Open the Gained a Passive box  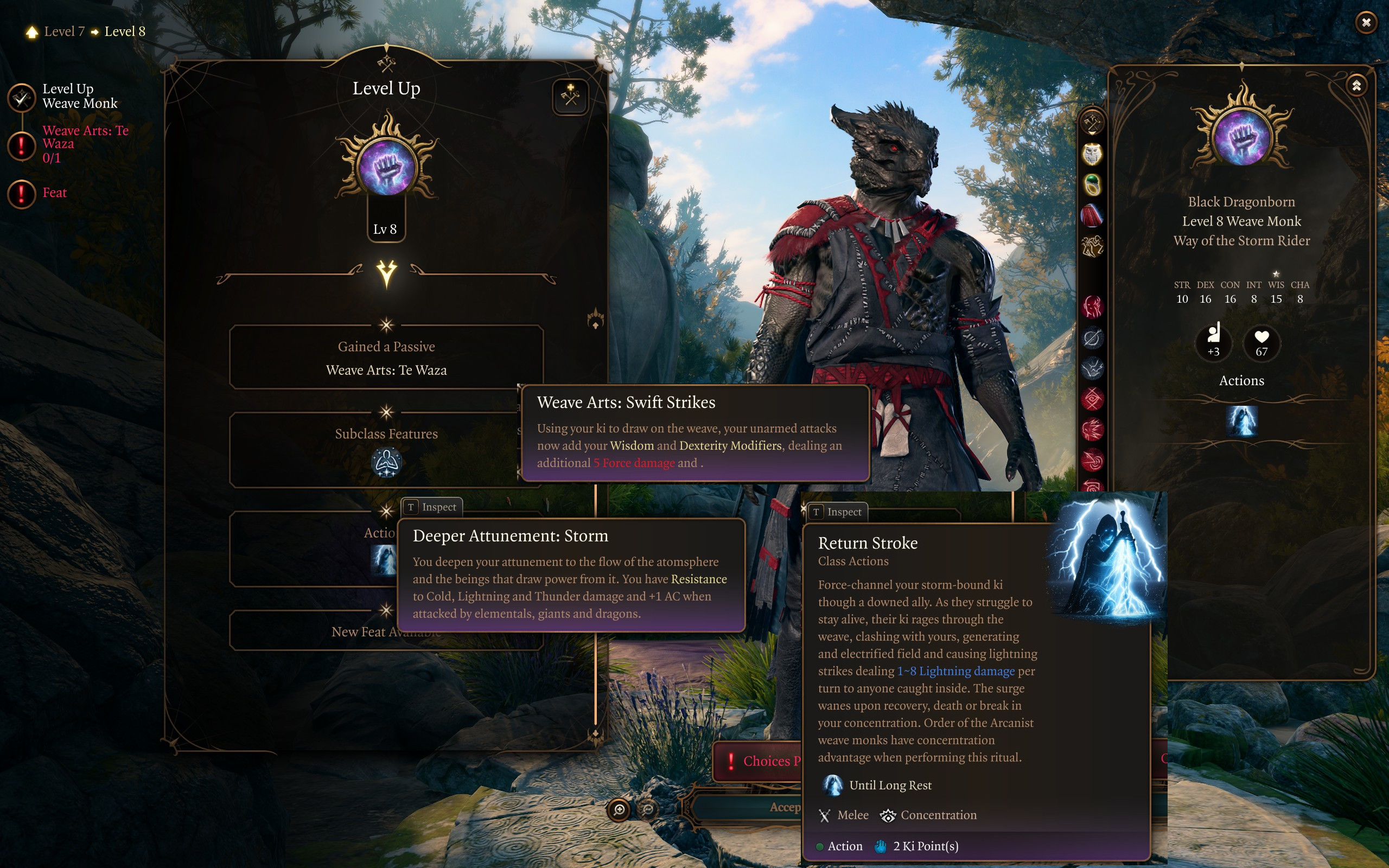pyautogui.click(x=386, y=358)
